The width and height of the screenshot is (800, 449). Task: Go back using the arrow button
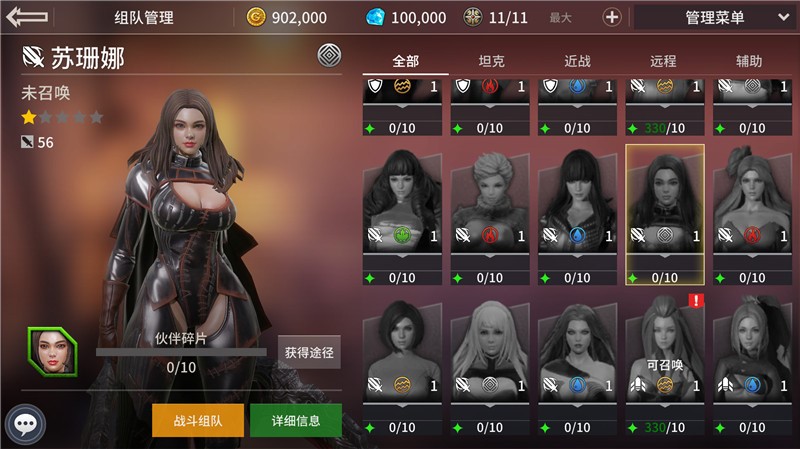[27, 17]
